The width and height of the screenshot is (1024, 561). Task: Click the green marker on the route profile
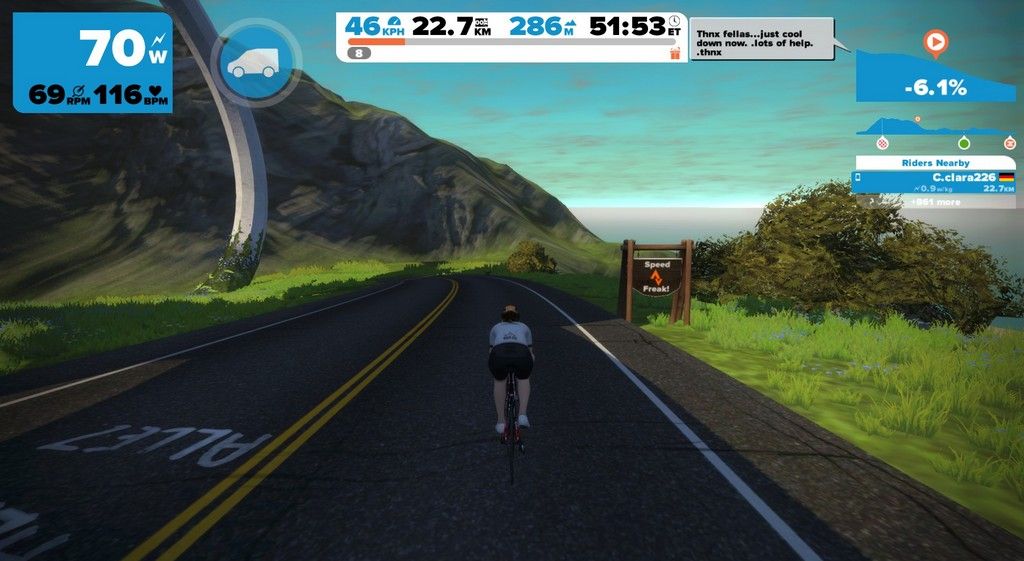964,143
